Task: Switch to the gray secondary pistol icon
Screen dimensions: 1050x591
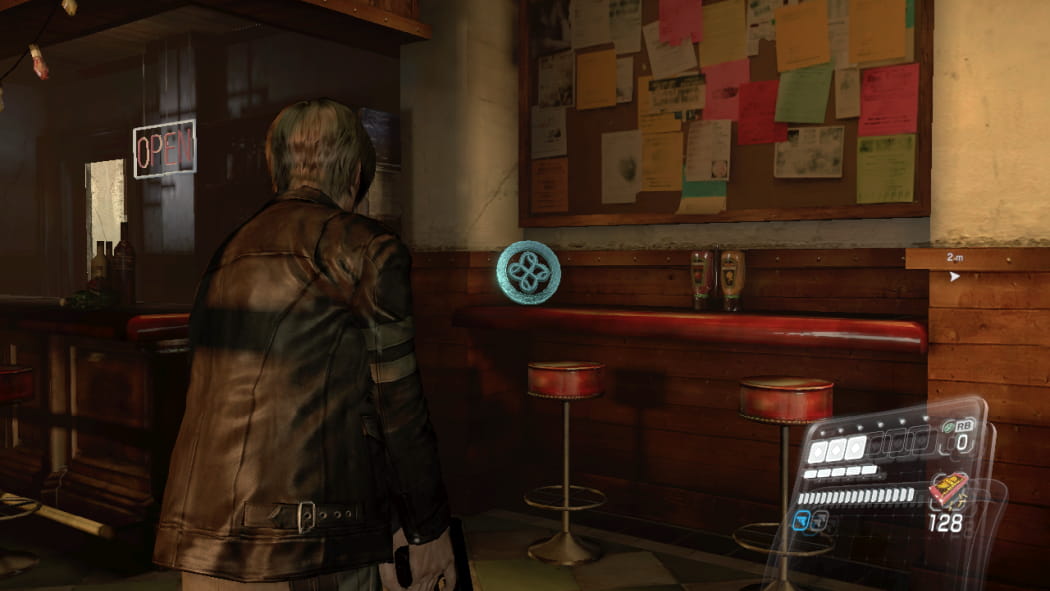Action: (820, 520)
